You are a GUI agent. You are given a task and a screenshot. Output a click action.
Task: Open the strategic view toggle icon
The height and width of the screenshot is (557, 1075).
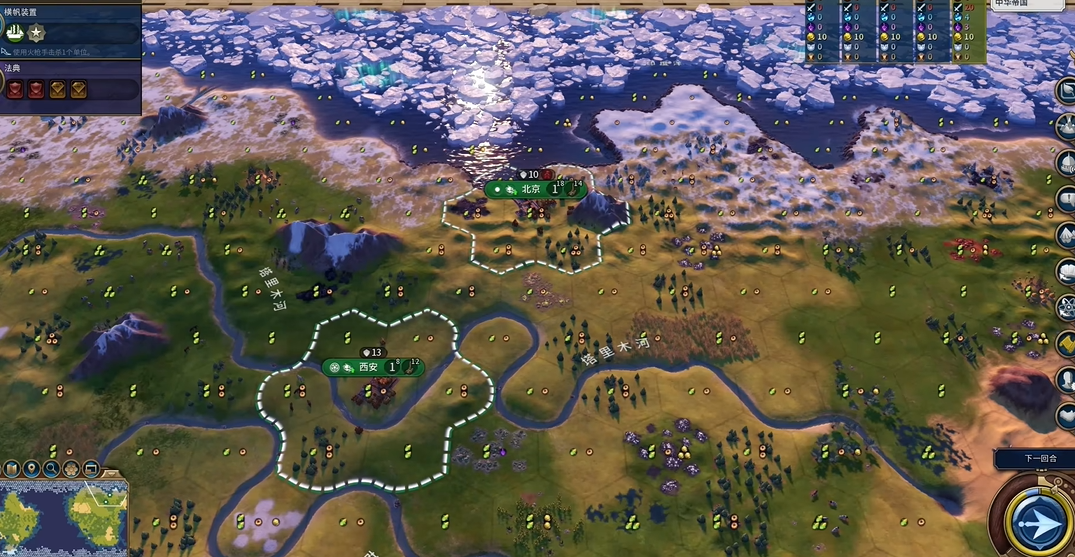pos(91,469)
